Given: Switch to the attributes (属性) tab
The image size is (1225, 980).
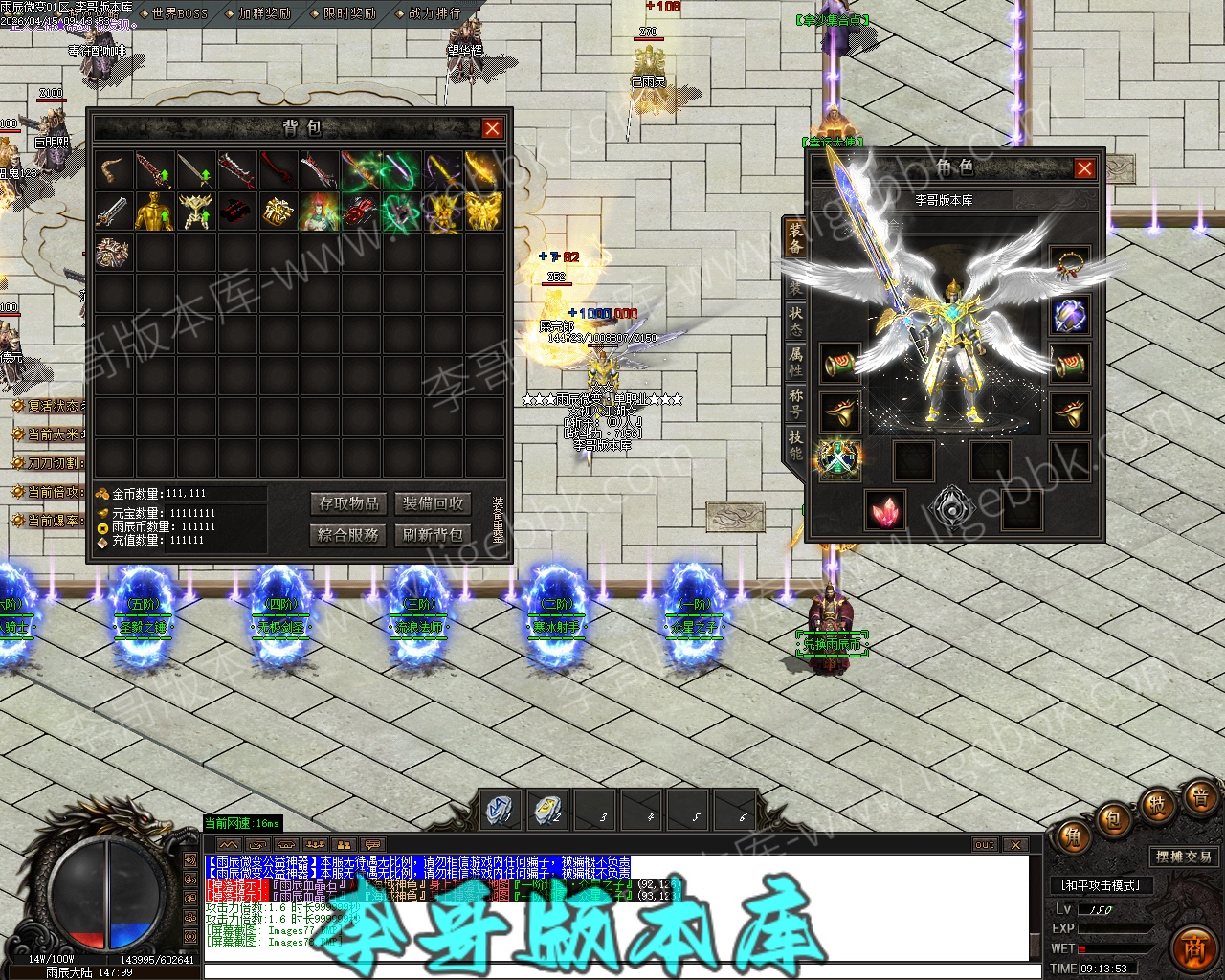Looking at the screenshot, I should pos(795,361).
